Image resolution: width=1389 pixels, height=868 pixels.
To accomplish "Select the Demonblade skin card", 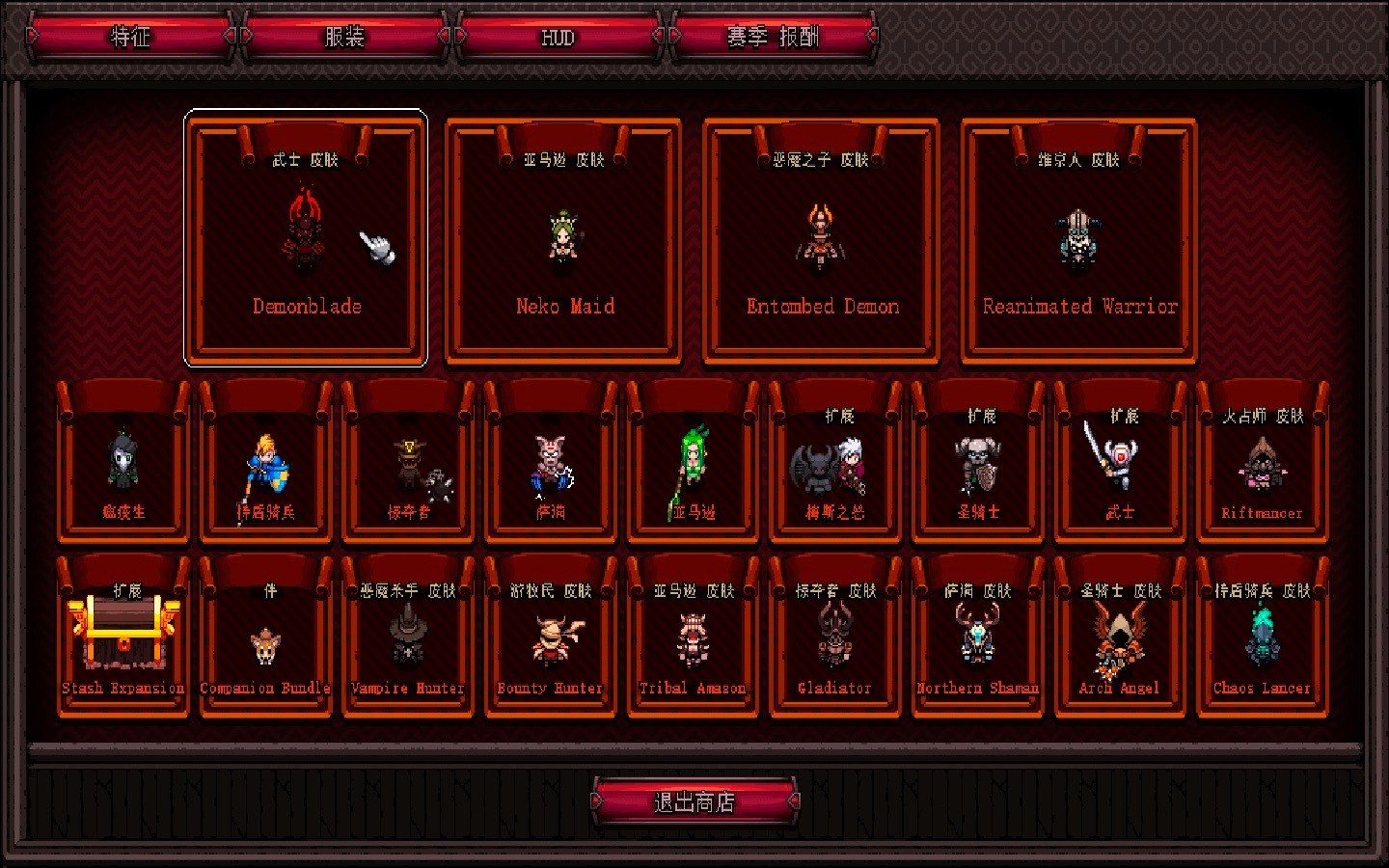I will click(x=306, y=239).
